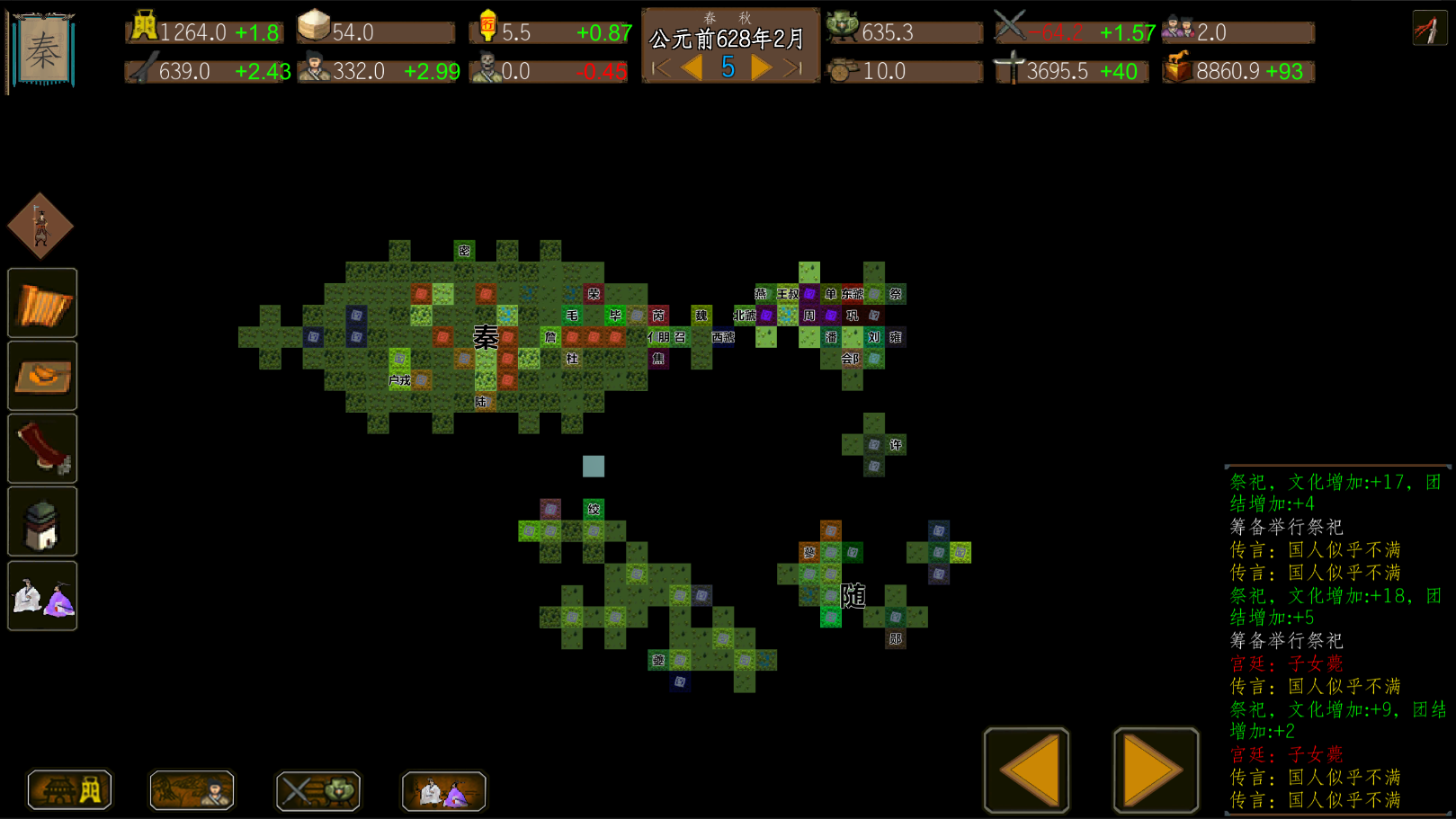Open the bamboo scroll panel in the sidebar
This screenshot has height=819, width=1456.
(x=41, y=302)
